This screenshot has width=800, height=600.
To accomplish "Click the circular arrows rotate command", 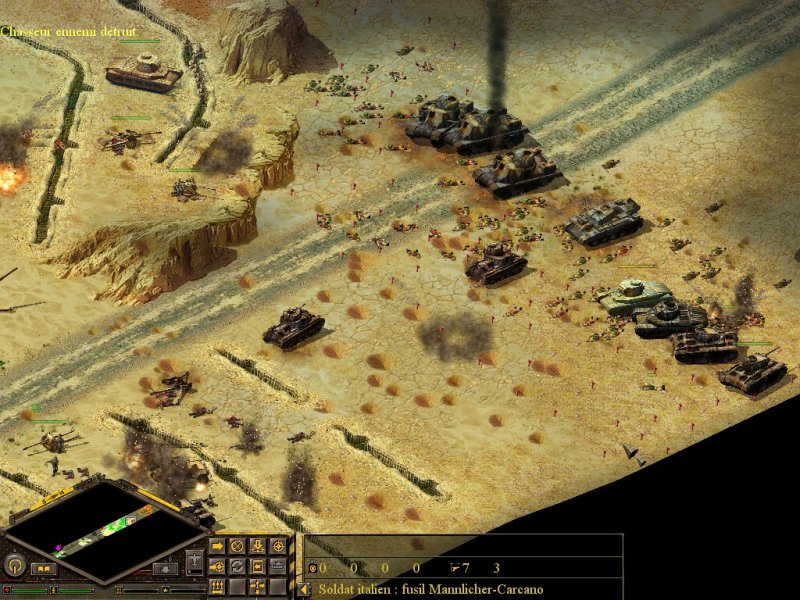I will pyautogui.click(x=237, y=567).
